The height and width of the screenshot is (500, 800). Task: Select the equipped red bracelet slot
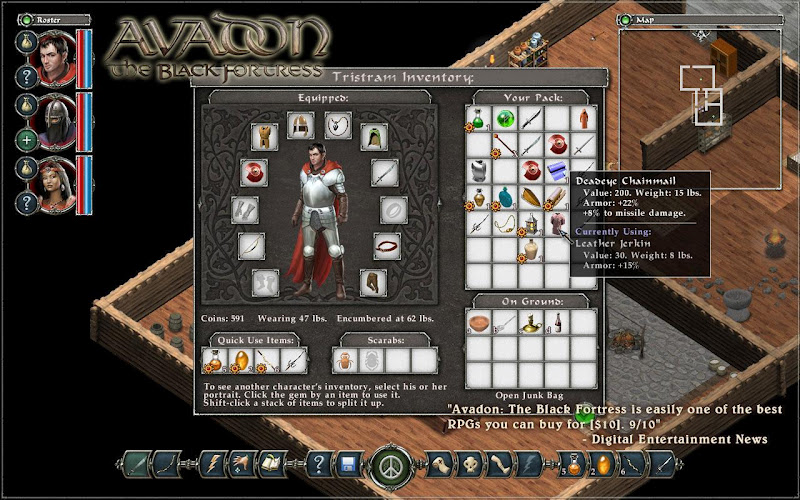pos(386,245)
